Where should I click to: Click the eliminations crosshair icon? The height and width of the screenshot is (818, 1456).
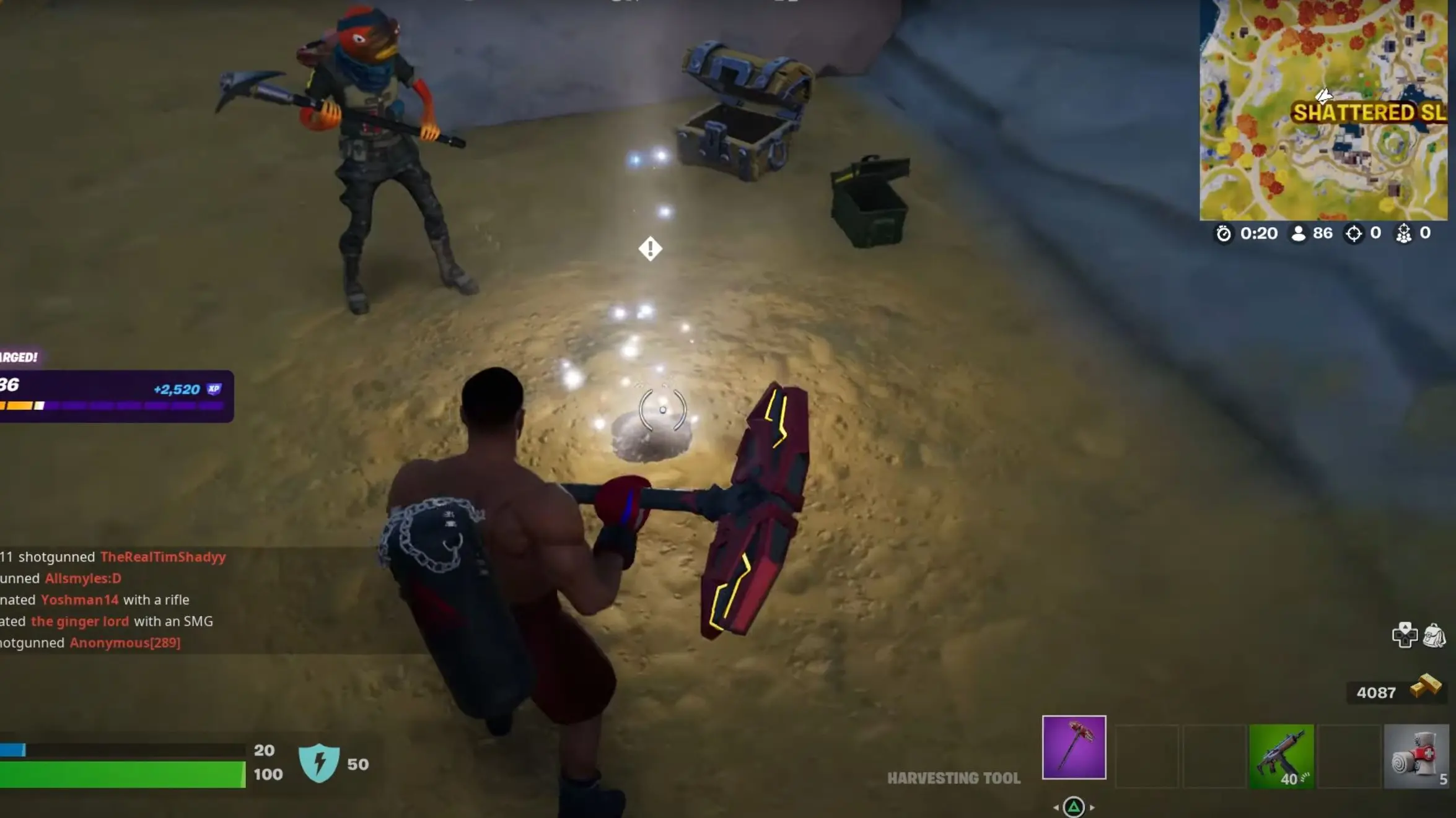(1353, 233)
